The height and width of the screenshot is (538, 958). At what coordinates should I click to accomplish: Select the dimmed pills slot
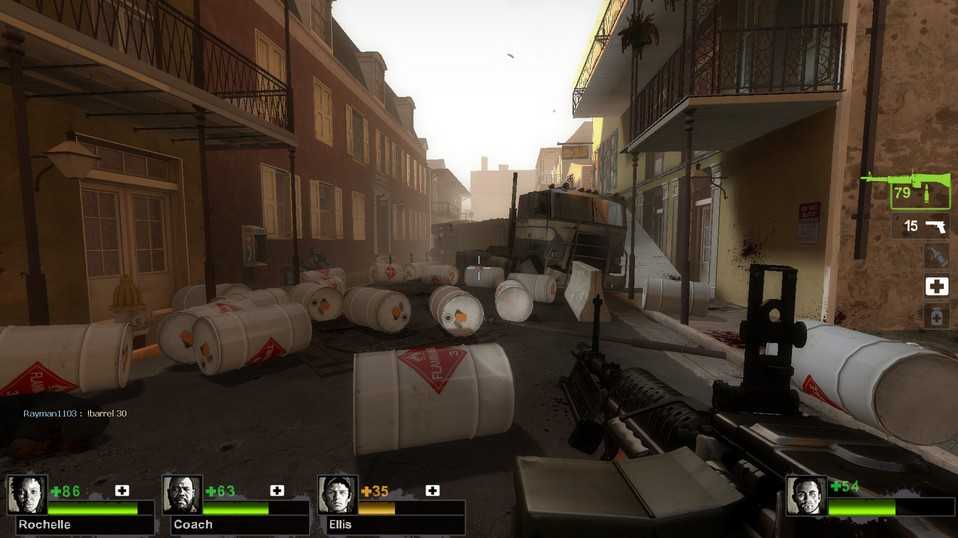[936, 317]
